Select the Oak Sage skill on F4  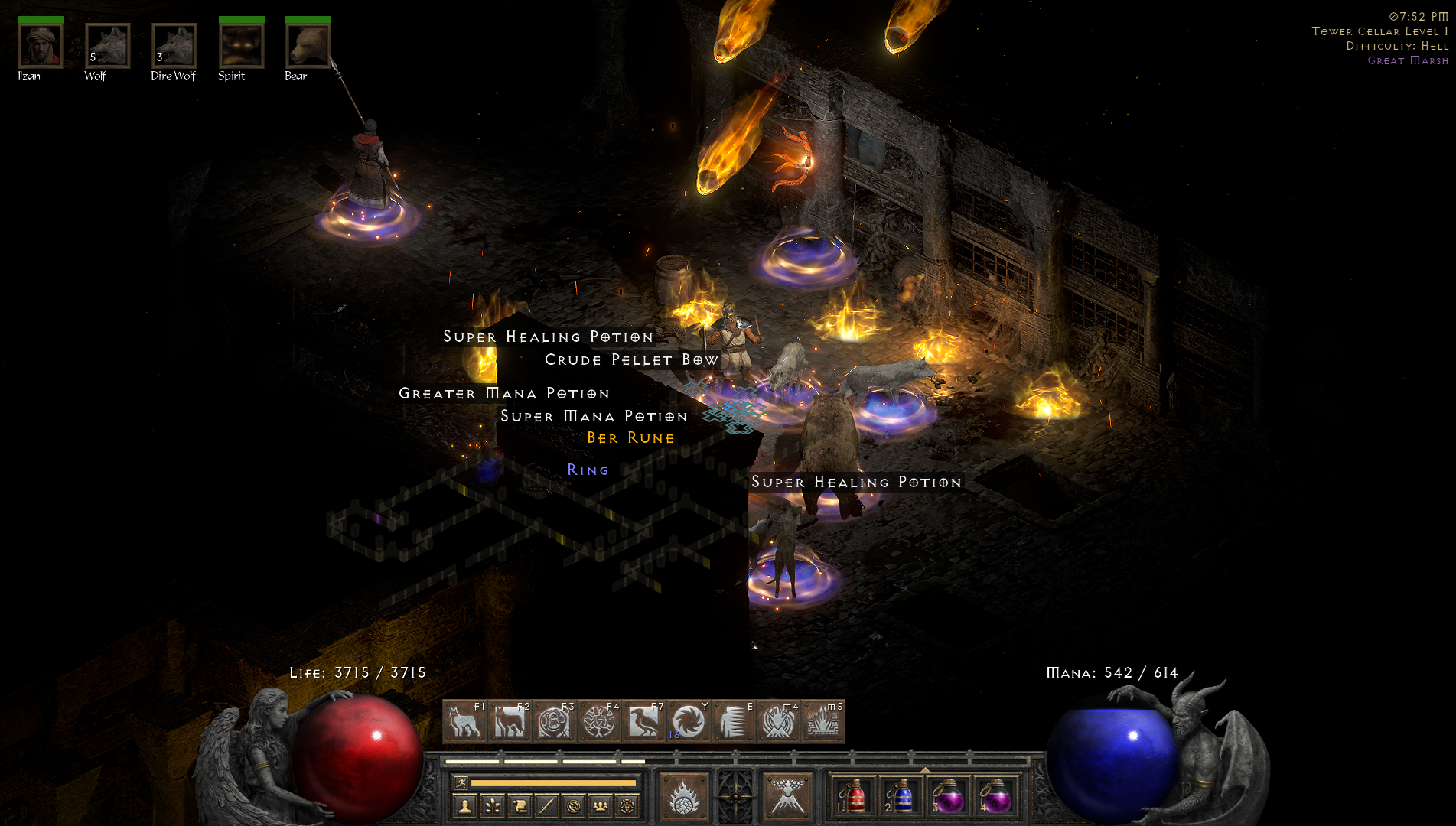pyautogui.click(x=600, y=720)
